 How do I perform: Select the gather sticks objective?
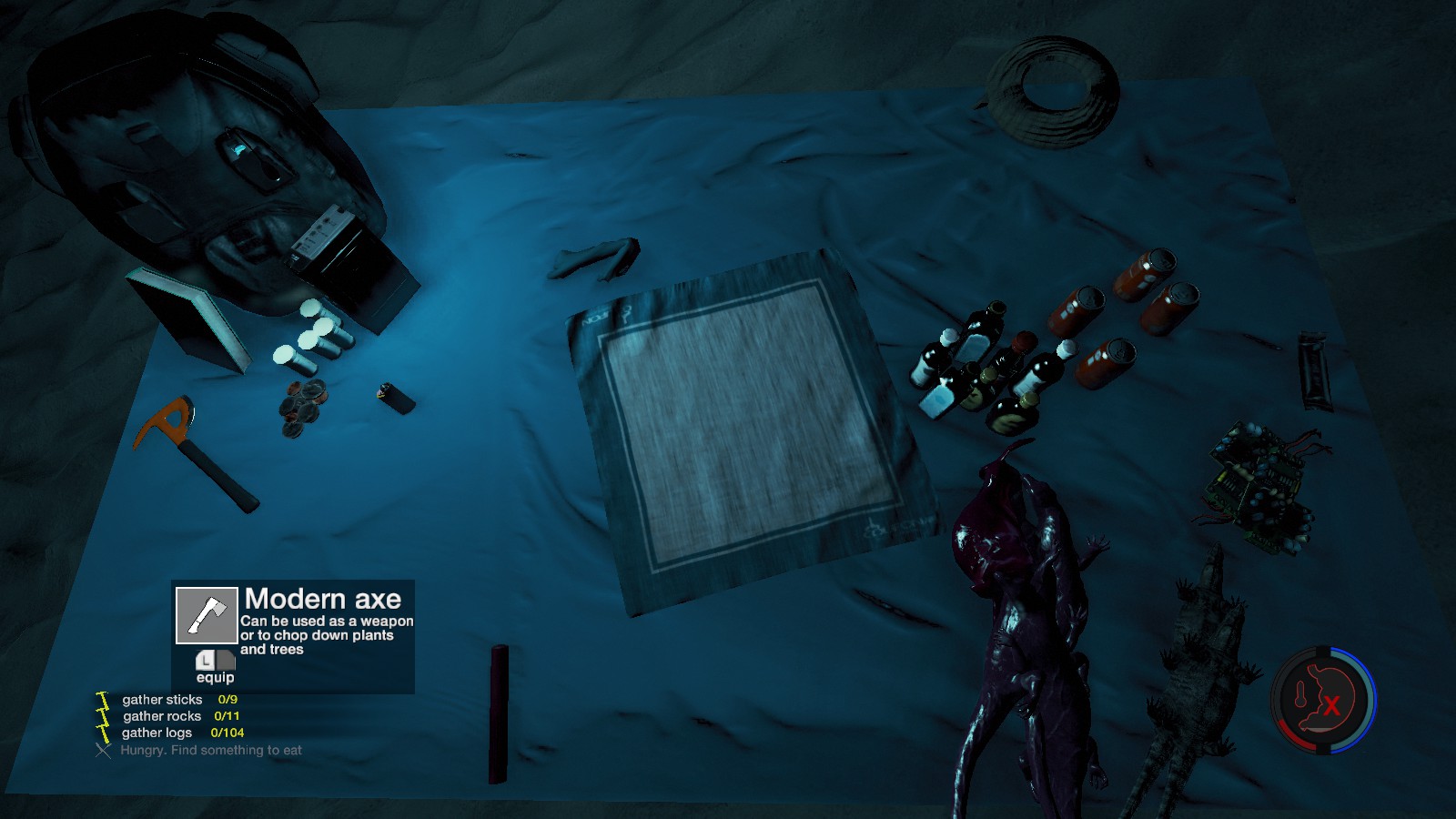coord(162,700)
